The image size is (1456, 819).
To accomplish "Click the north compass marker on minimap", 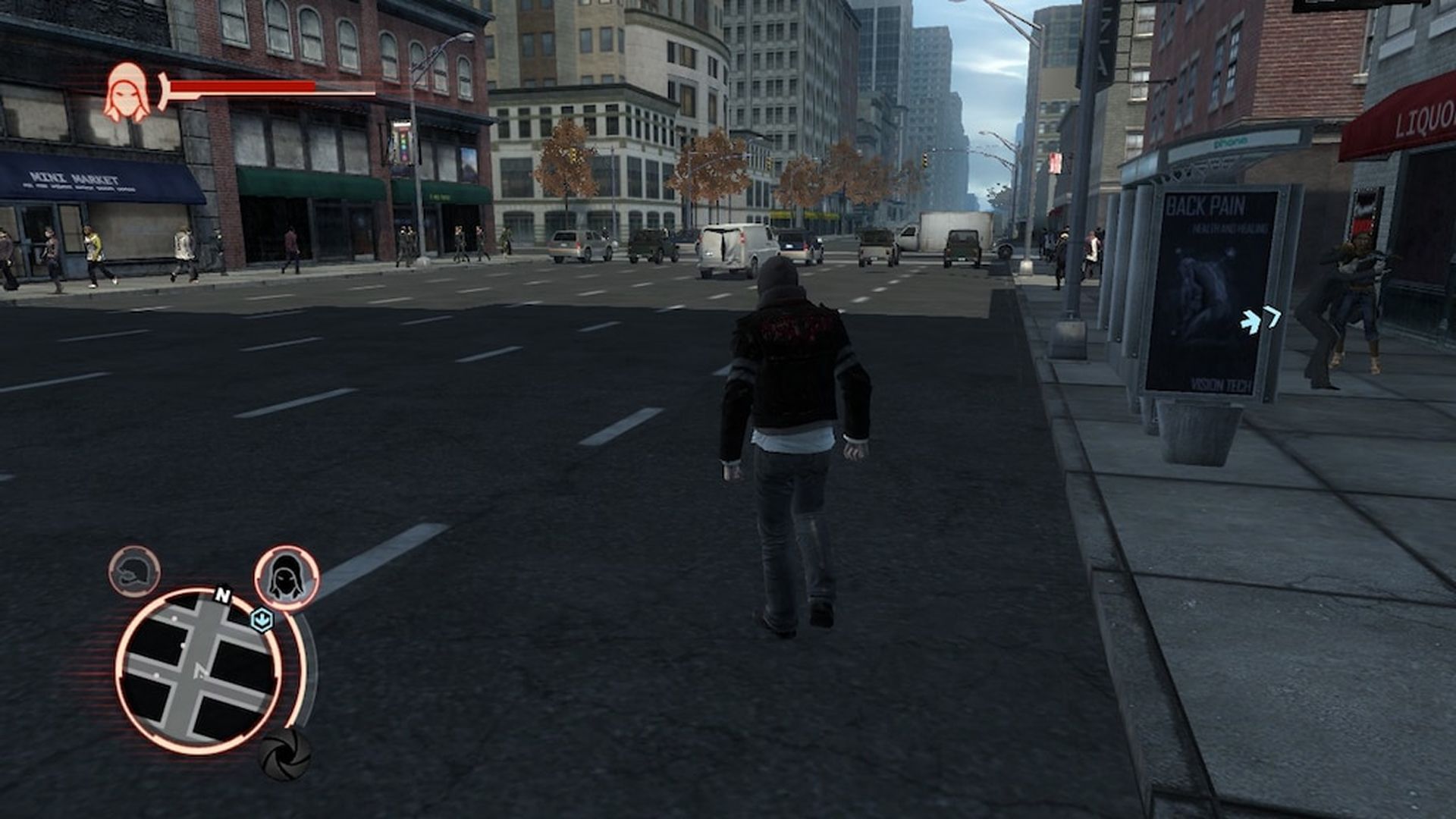I will (222, 595).
